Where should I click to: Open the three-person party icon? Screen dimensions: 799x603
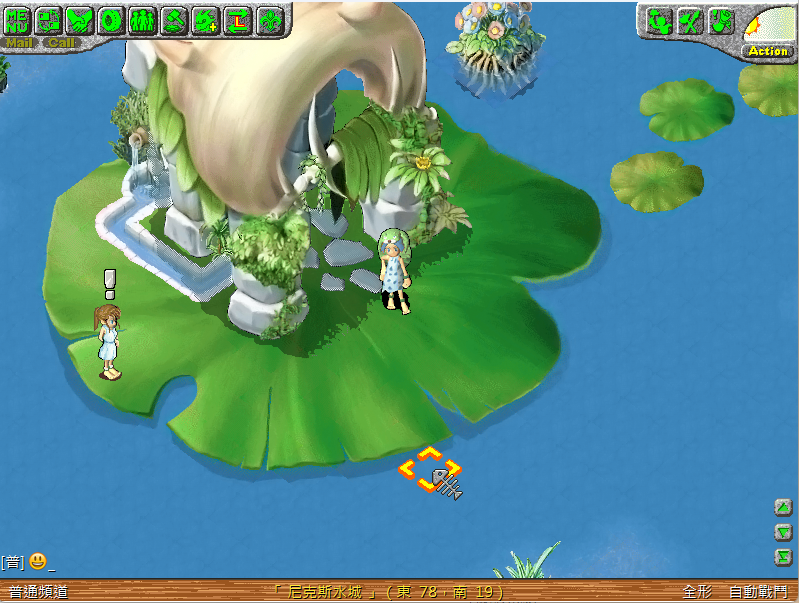pyautogui.click(x=143, y=19)
